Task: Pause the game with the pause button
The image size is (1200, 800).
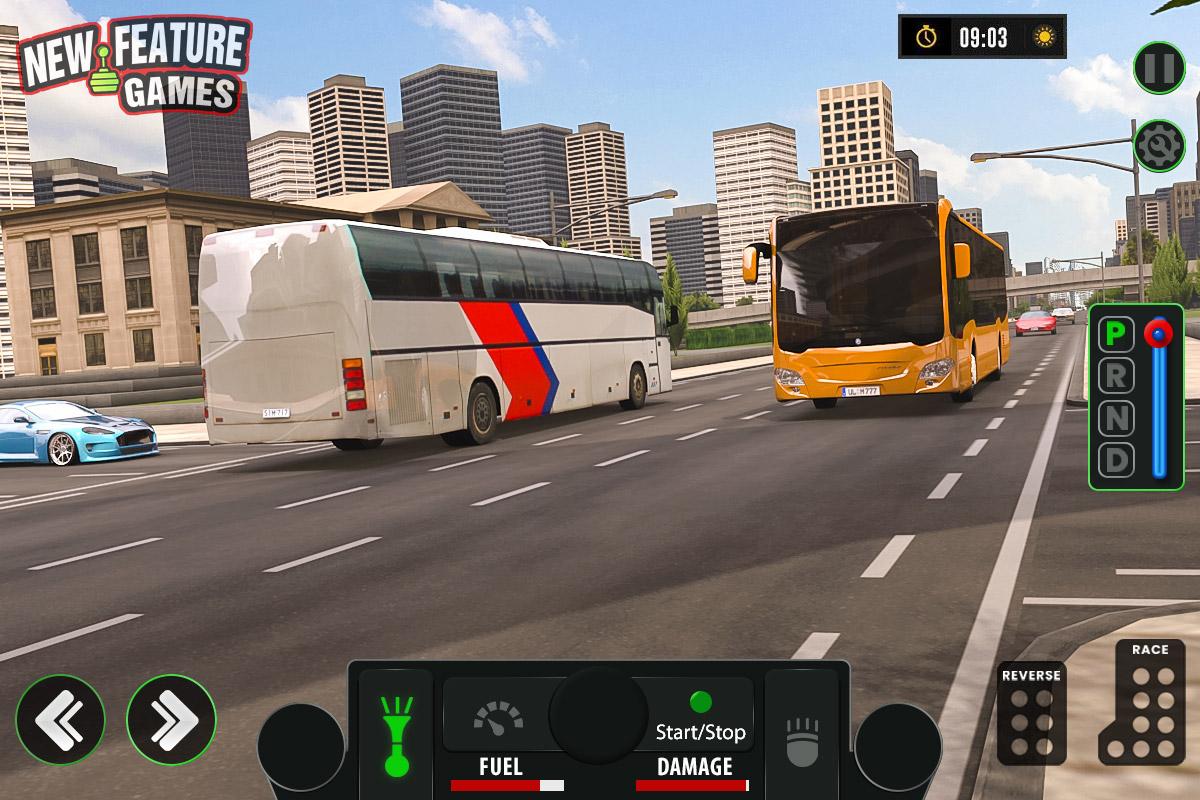Action: [1159, 67]
